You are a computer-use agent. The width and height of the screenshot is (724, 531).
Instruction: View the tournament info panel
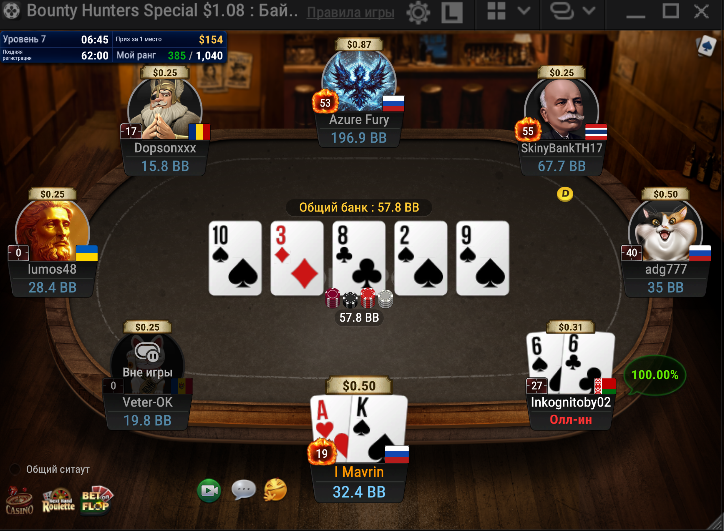click(113, 47)
